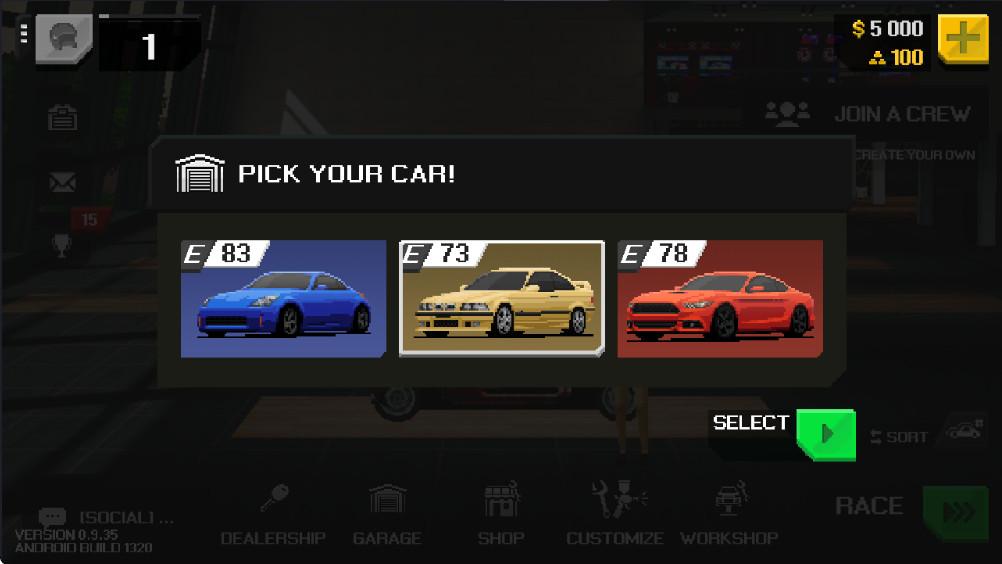Screen dimensions: 1002x564
Task: Toggle the Sort option
Action: 900,436
